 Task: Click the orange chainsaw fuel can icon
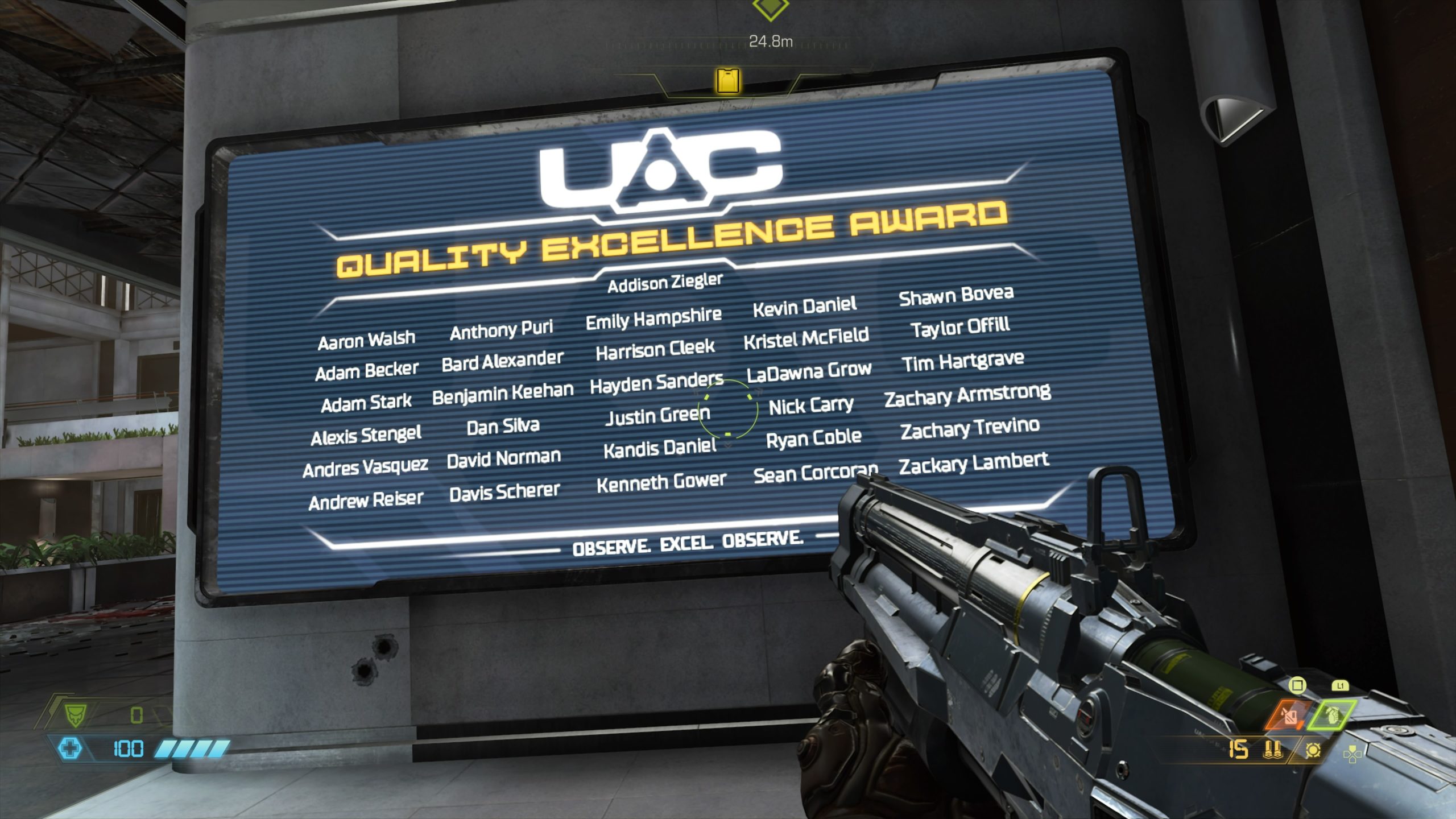pos(1290,715)
